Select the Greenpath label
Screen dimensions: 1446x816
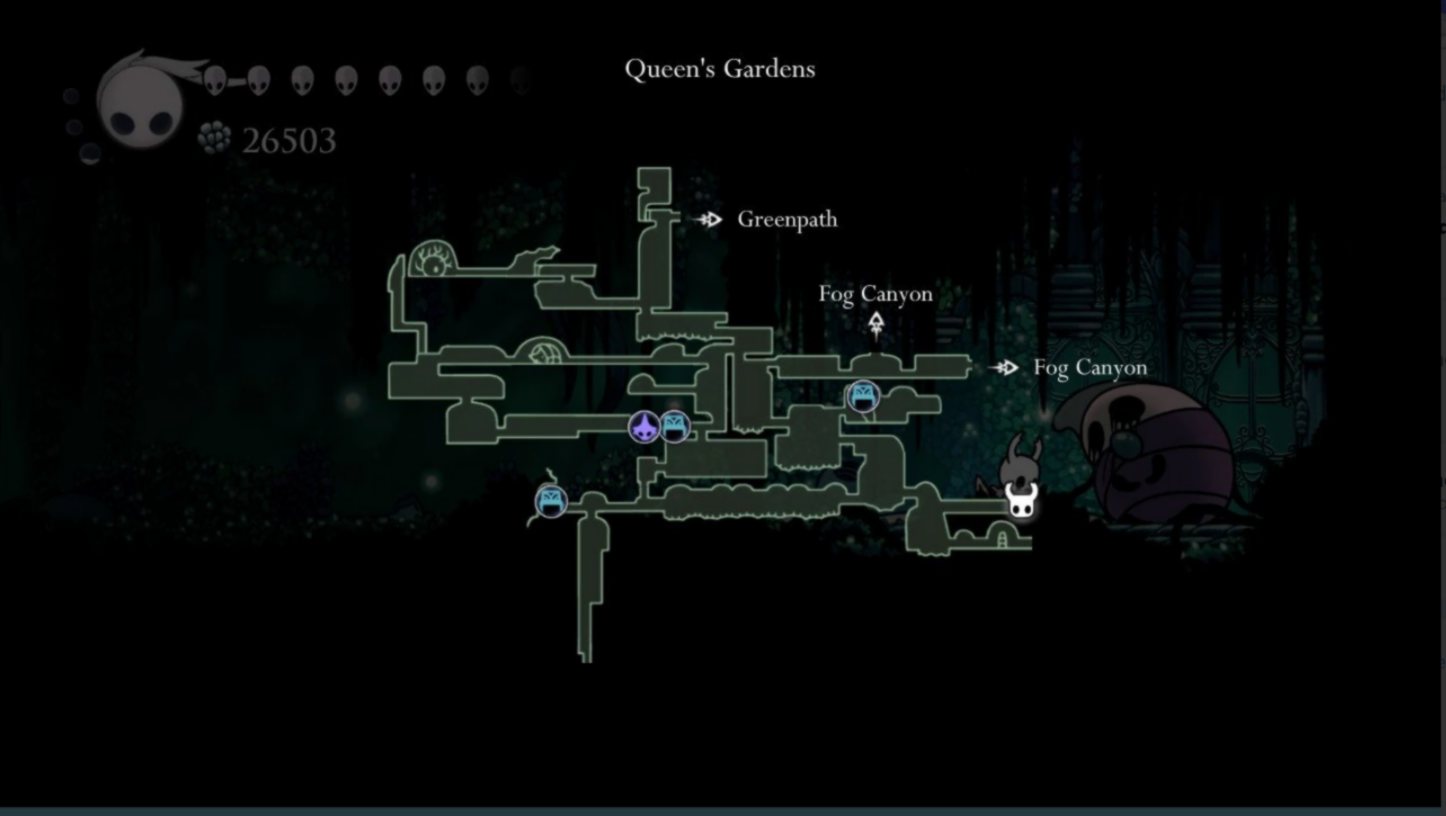(x=787, y=219)
